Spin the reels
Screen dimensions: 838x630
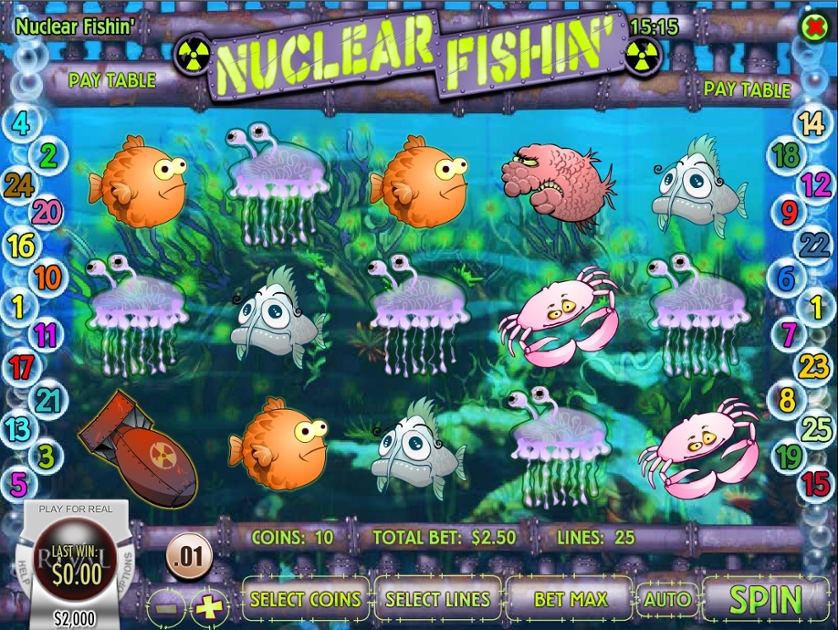[x=765, y=600]
